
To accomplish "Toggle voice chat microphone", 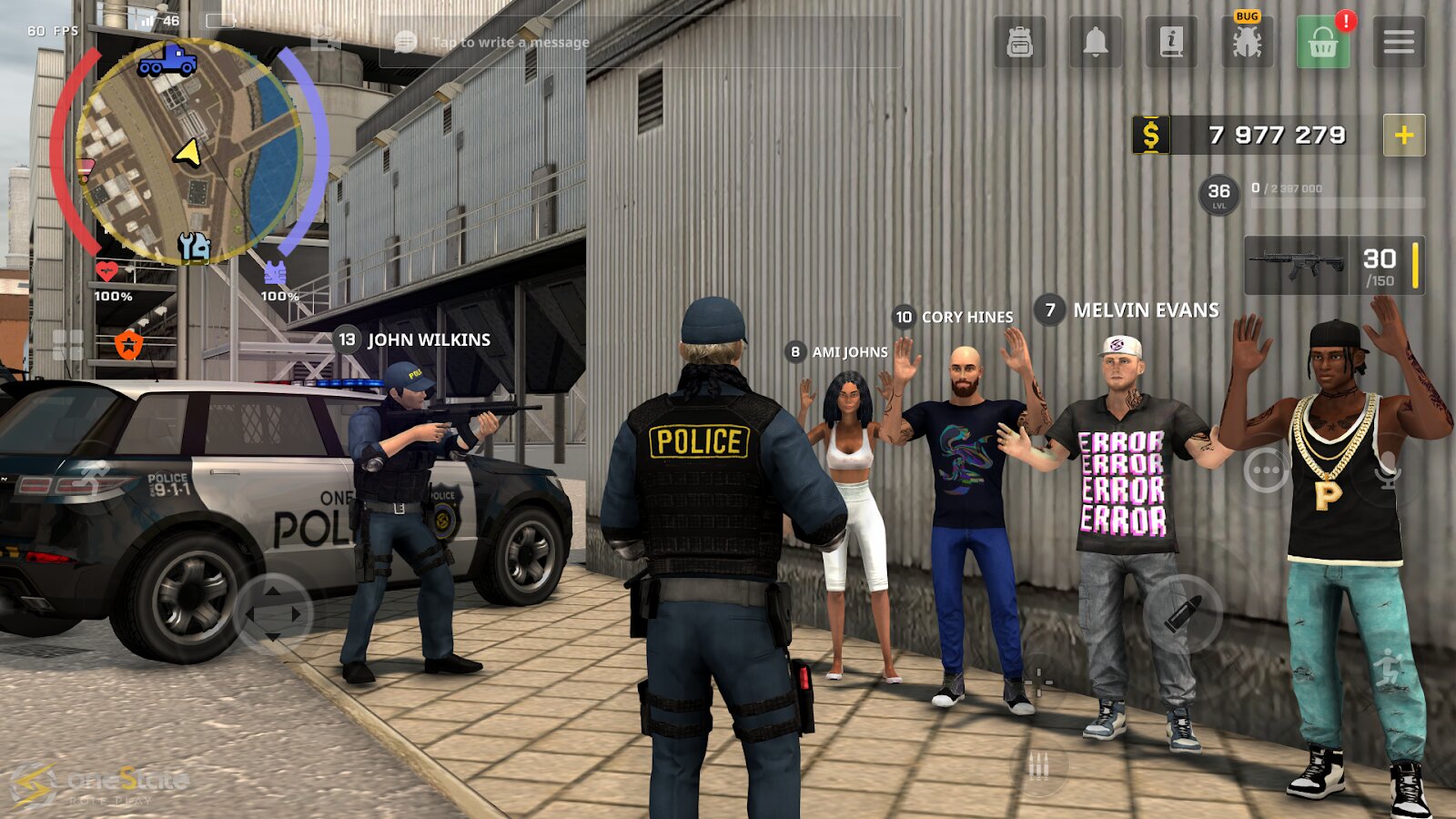I will [x=1388, y=470].
